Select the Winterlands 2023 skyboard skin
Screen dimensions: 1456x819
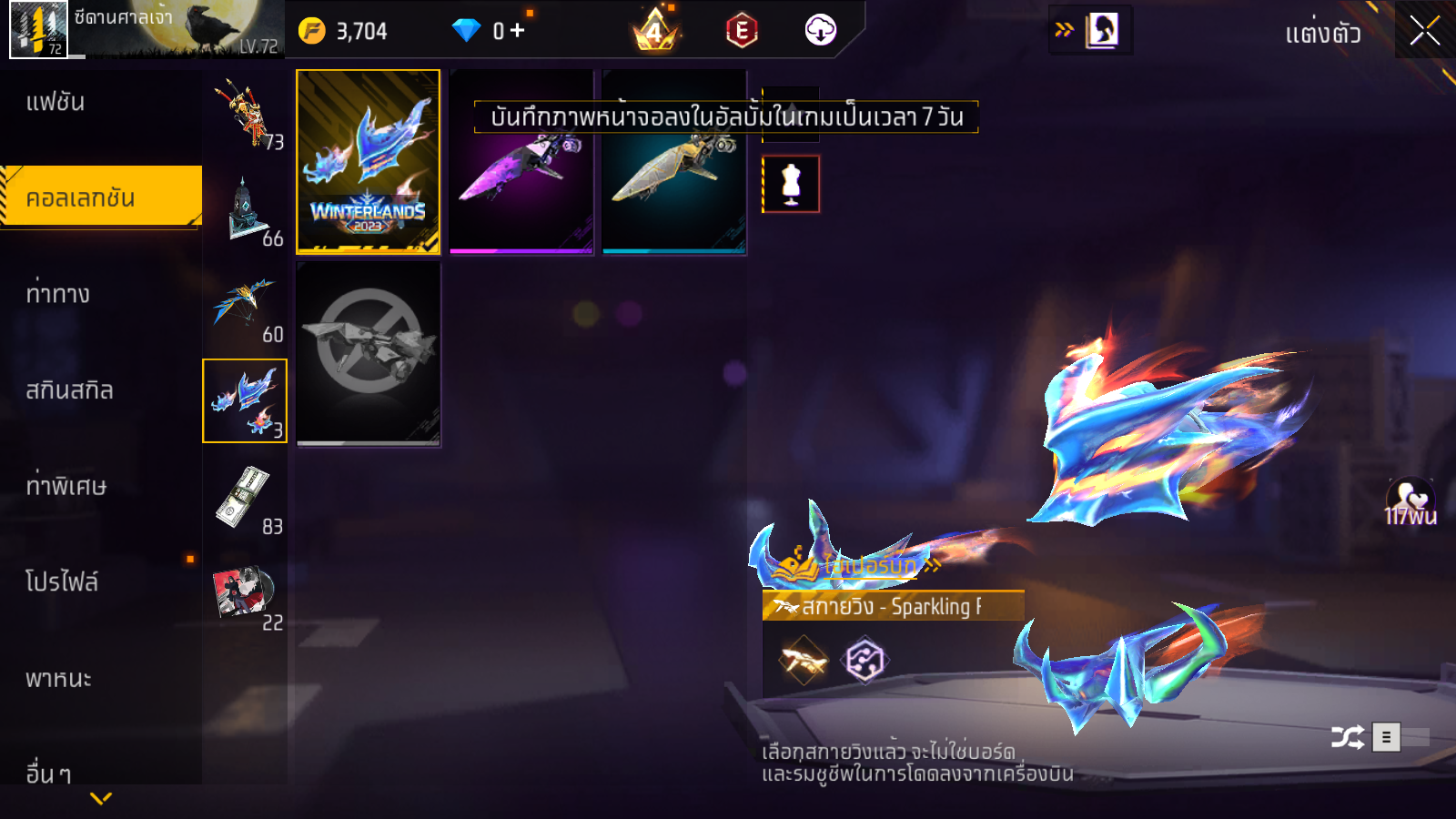(368, 161)
